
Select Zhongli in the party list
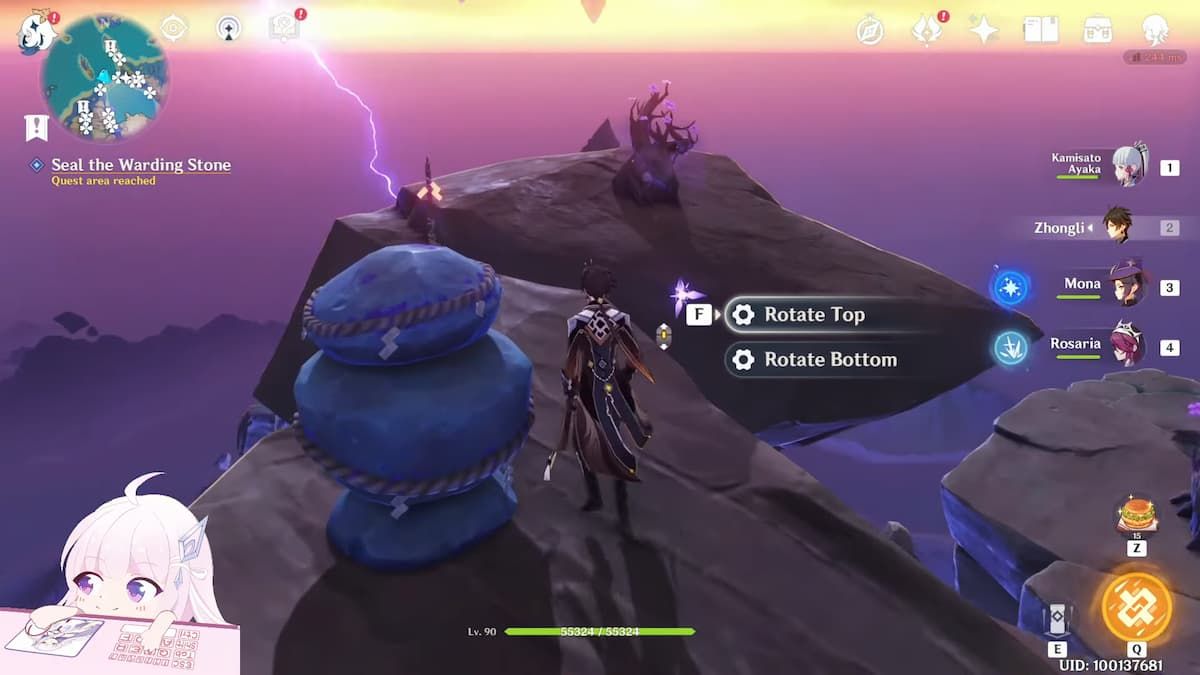coord(1117,227)
